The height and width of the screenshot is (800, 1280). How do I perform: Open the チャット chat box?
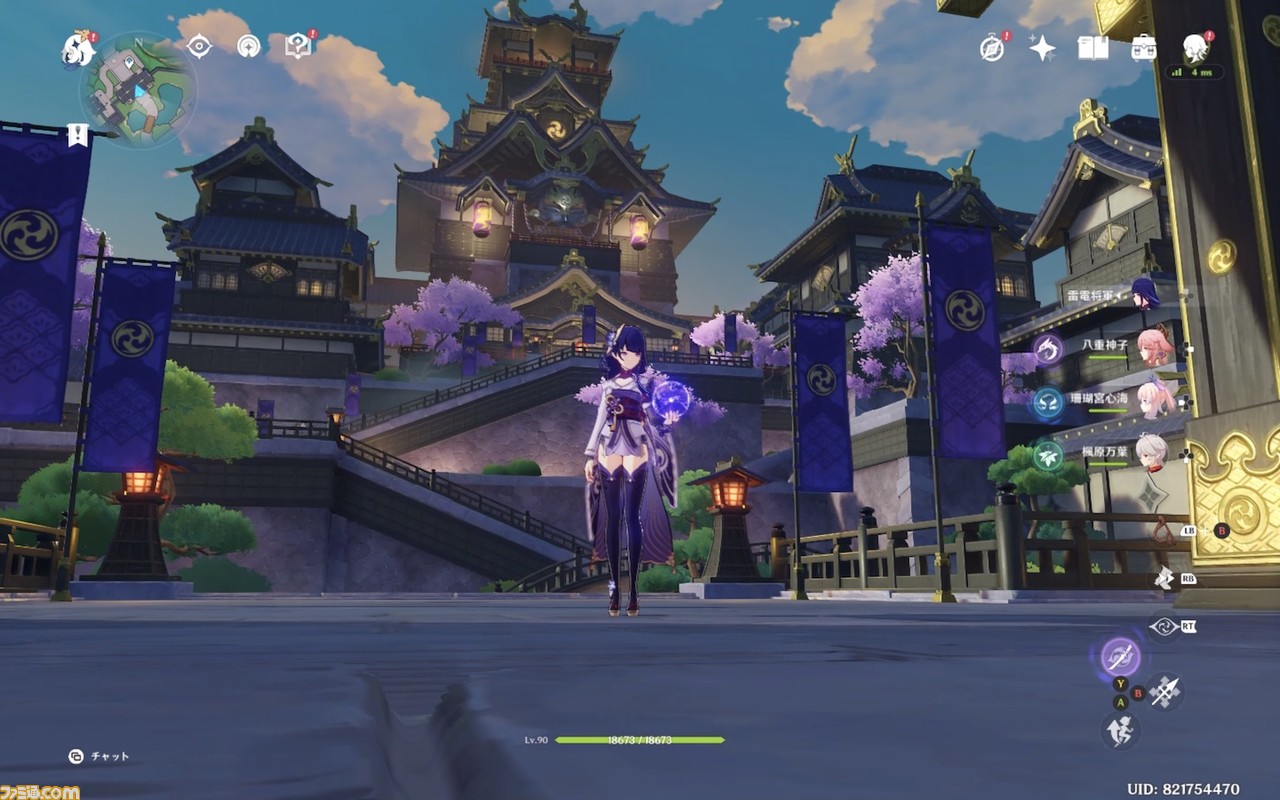coord(100,757)
